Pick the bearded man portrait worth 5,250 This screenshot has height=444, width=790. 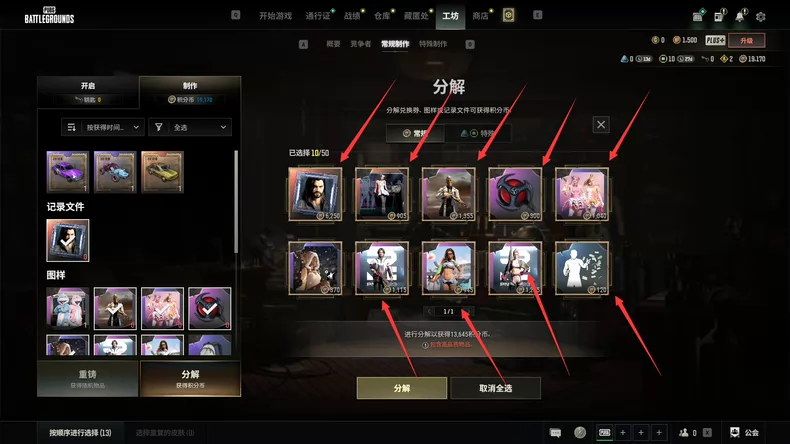[x=315, y=193]
